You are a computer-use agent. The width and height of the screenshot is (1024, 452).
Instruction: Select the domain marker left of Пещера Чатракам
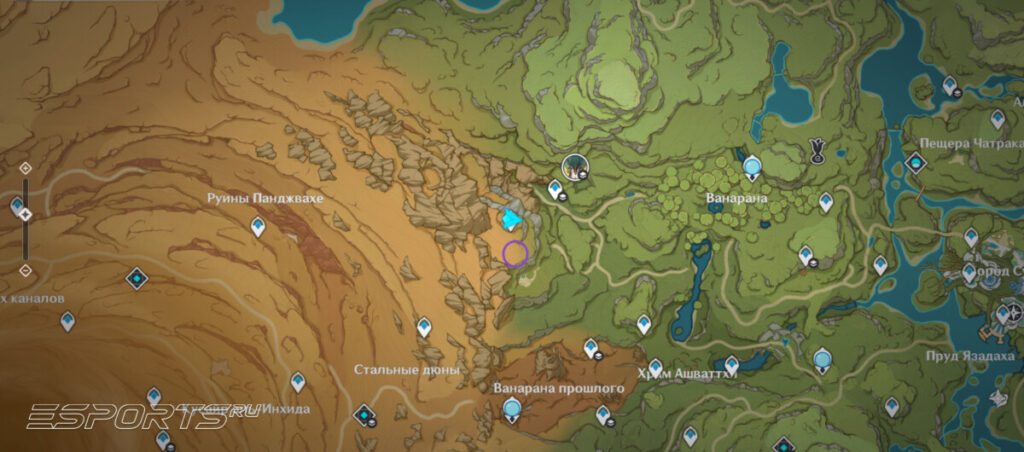pos(914,163)
